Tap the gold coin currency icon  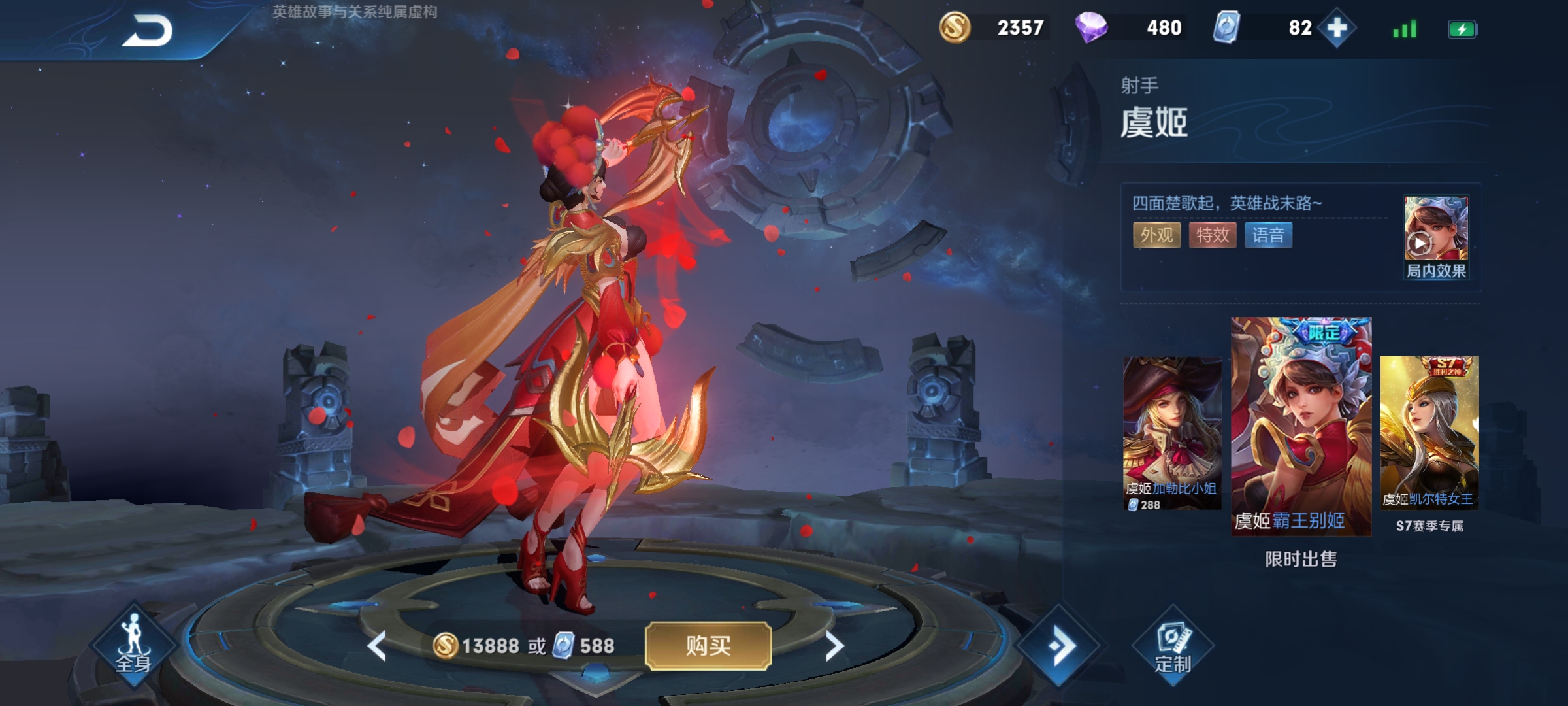[955, 28]
